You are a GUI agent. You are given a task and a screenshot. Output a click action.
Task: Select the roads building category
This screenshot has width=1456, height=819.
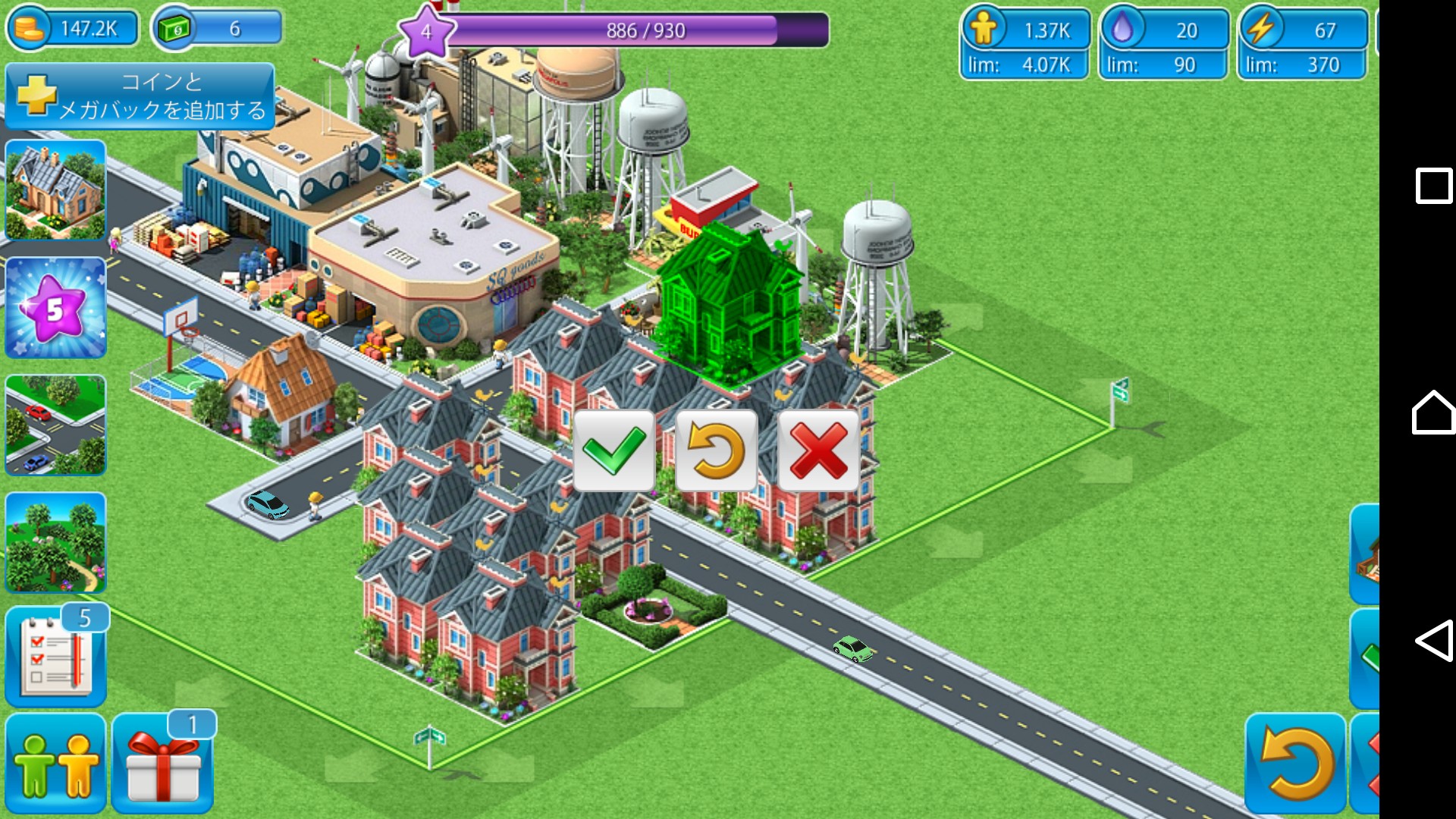click(55, 425)
